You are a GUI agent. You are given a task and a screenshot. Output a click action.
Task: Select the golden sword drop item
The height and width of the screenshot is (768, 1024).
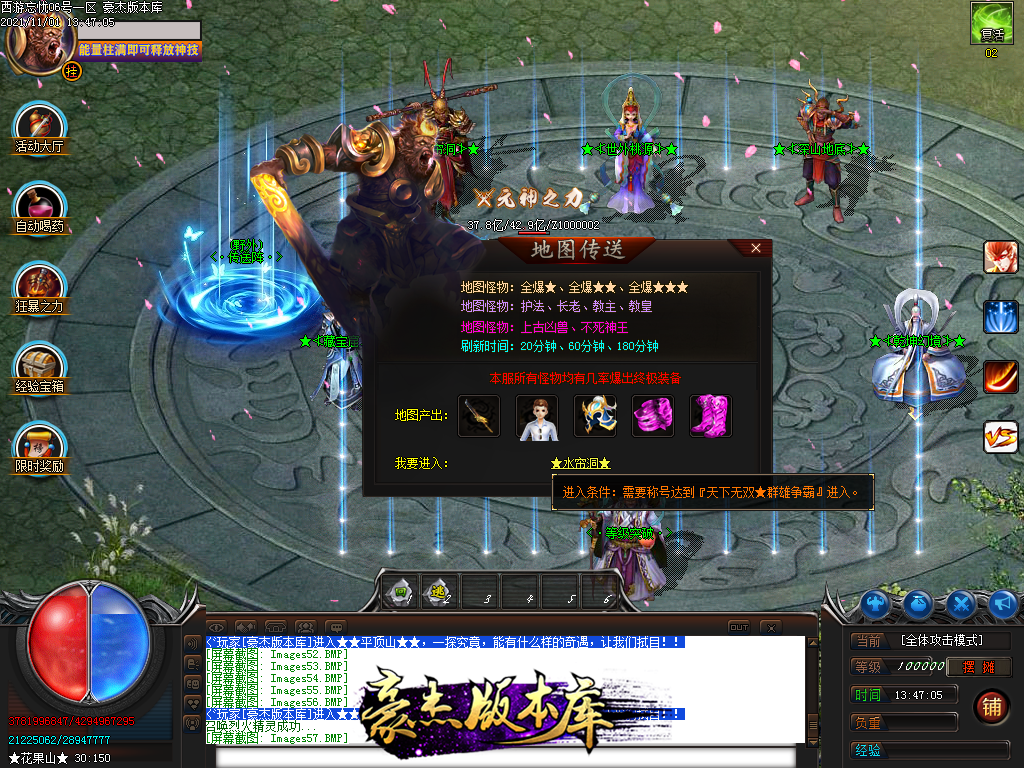(x=479, y=416)
